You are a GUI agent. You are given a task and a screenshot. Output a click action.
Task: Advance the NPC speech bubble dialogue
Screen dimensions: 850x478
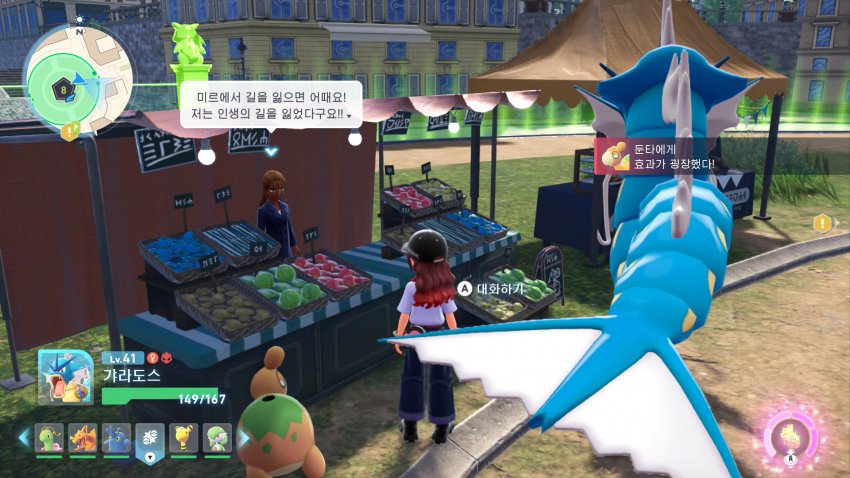coord(270,152)
